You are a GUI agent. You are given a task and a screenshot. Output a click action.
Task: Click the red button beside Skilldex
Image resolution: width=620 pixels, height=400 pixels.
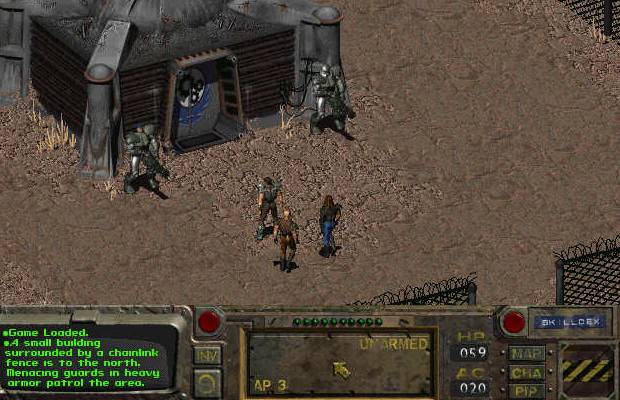tap(514, 322)
